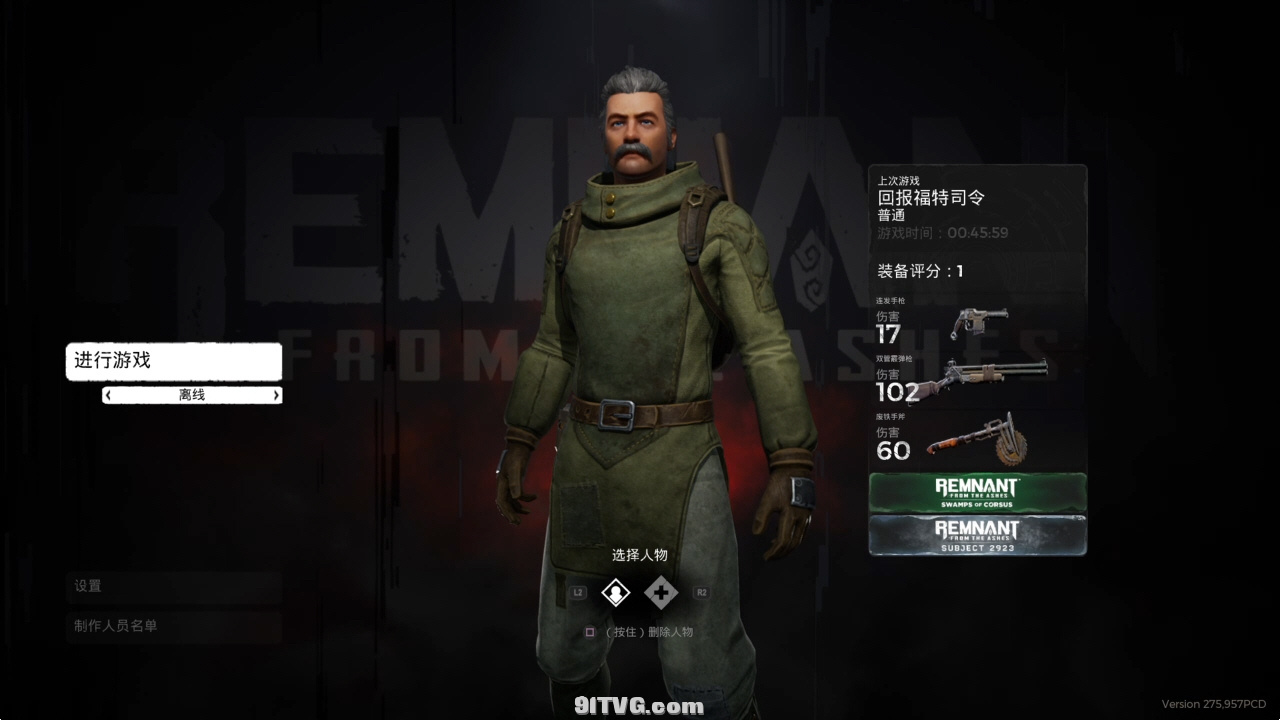
Task: Open the Swamps of Corsus DLC banner
Action: [977, 493]
